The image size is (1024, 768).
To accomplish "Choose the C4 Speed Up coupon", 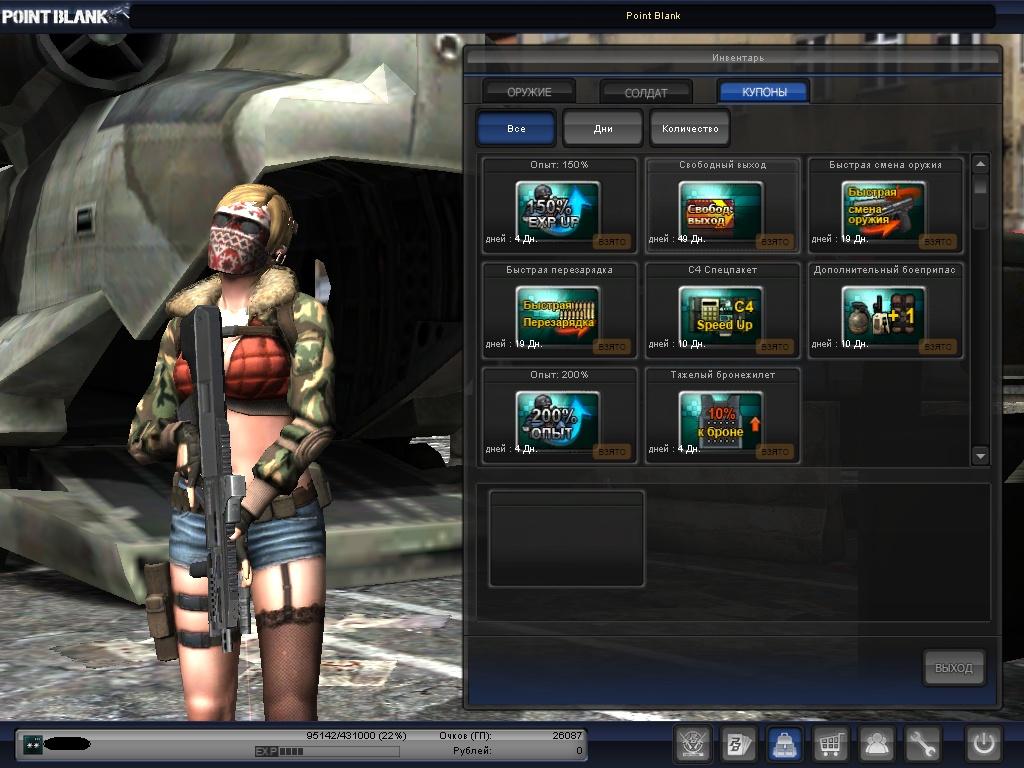I will 721,313.
